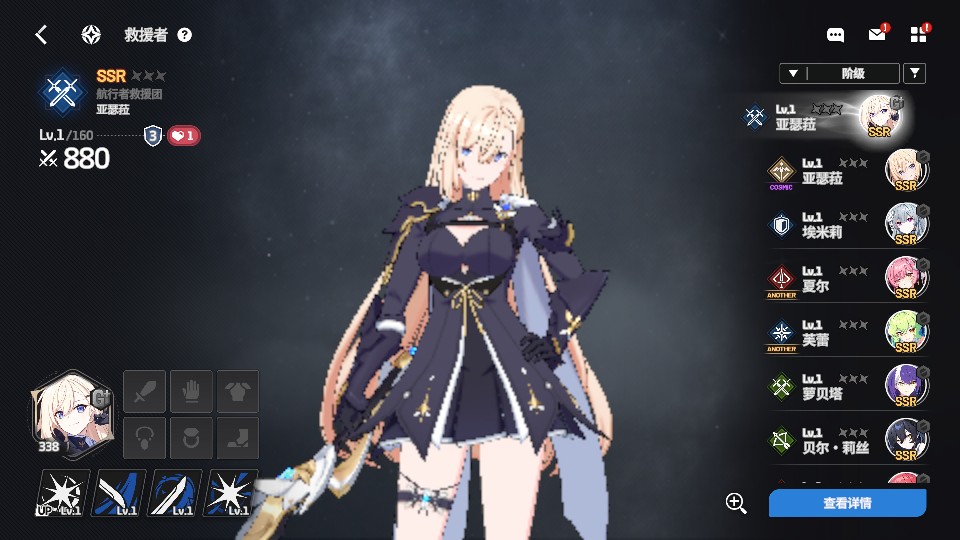
Task: Go back using the arrow button
Action: pos(41,35)
